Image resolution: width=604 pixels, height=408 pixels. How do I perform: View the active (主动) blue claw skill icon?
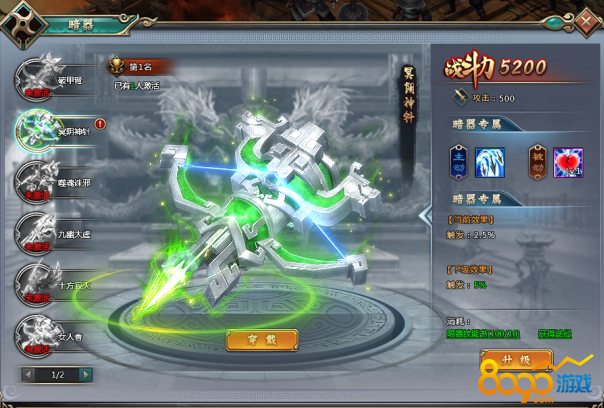[x=489, y=161]
